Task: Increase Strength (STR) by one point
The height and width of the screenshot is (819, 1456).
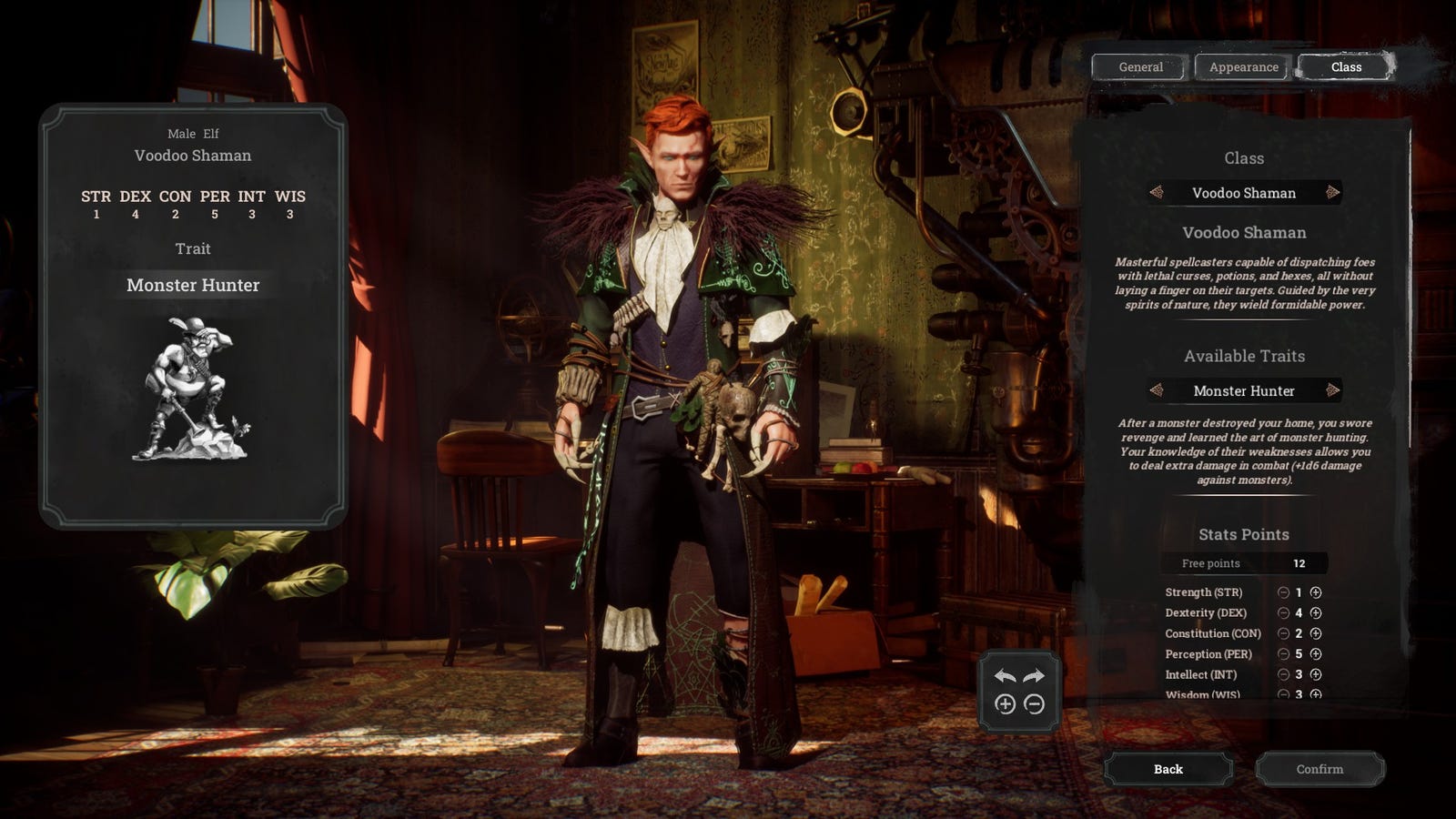Action: tap(1316, 592)
